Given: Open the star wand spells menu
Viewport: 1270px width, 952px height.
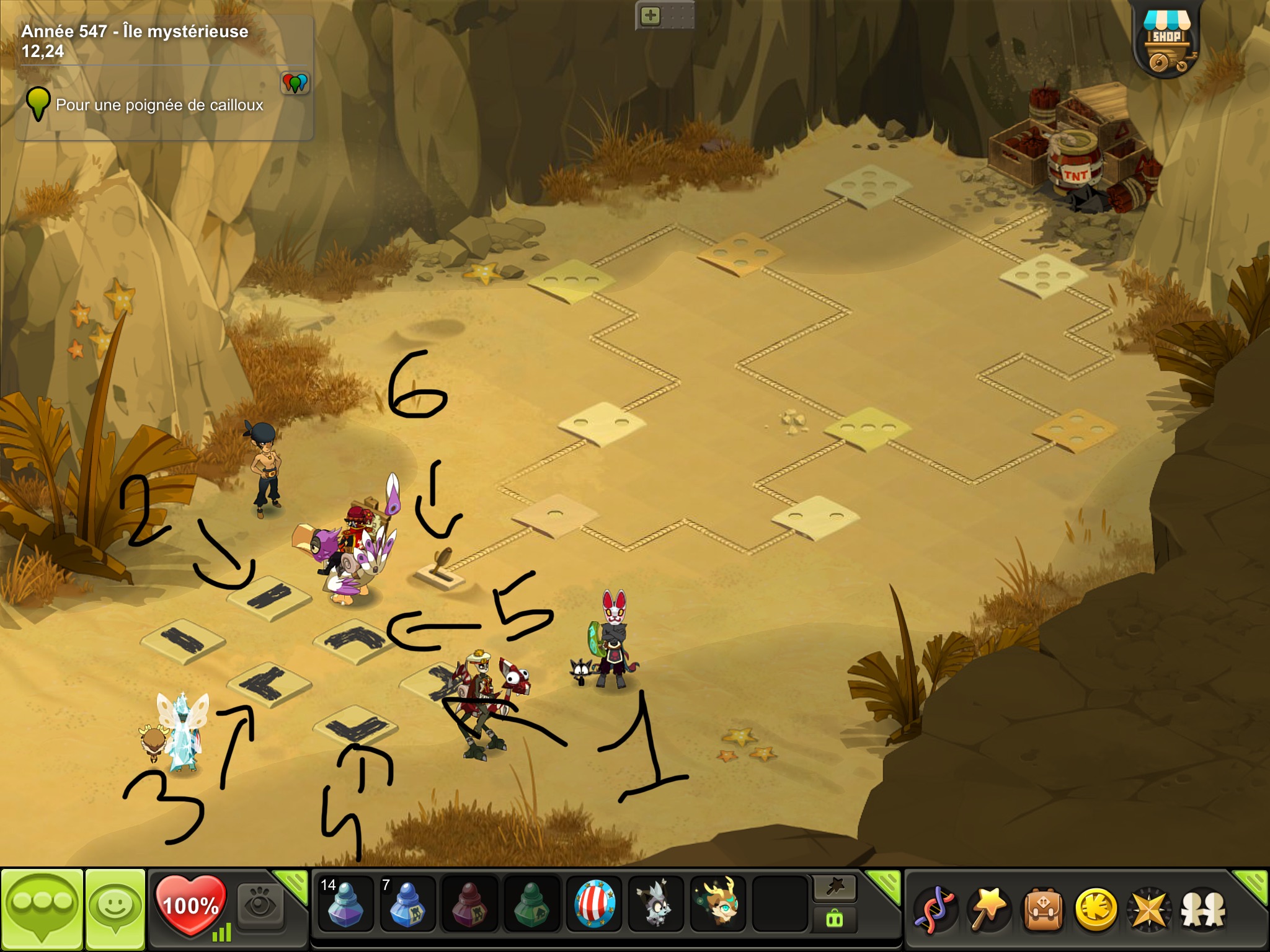Looking at the screenshot, I should pyautogui.click(x=988, y=909).
